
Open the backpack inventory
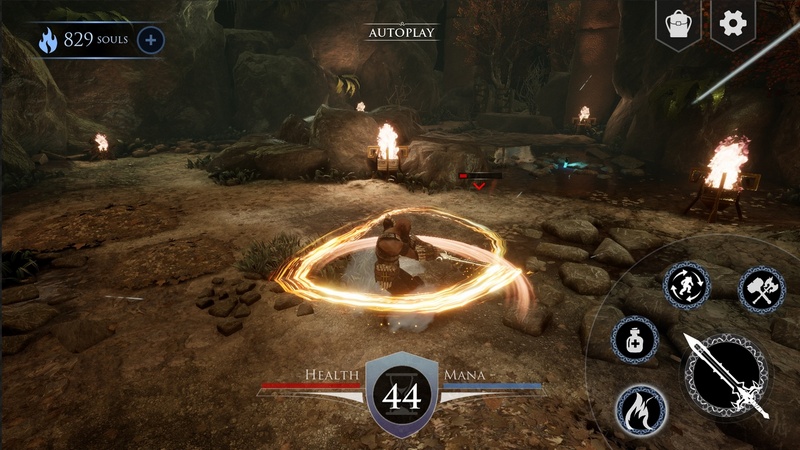click(676, 23)
